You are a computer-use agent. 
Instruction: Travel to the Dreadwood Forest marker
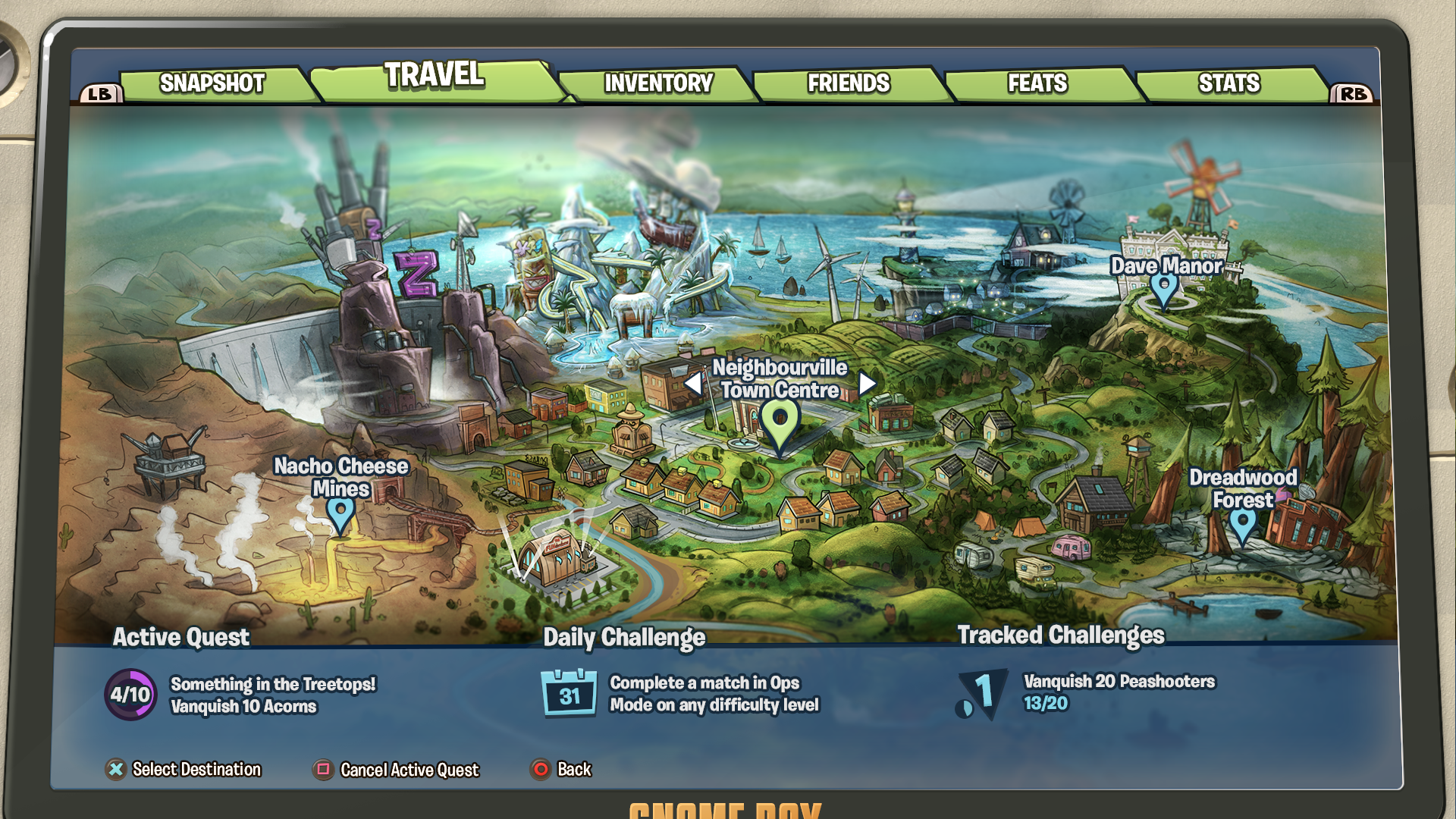(x=1242, y=523)
